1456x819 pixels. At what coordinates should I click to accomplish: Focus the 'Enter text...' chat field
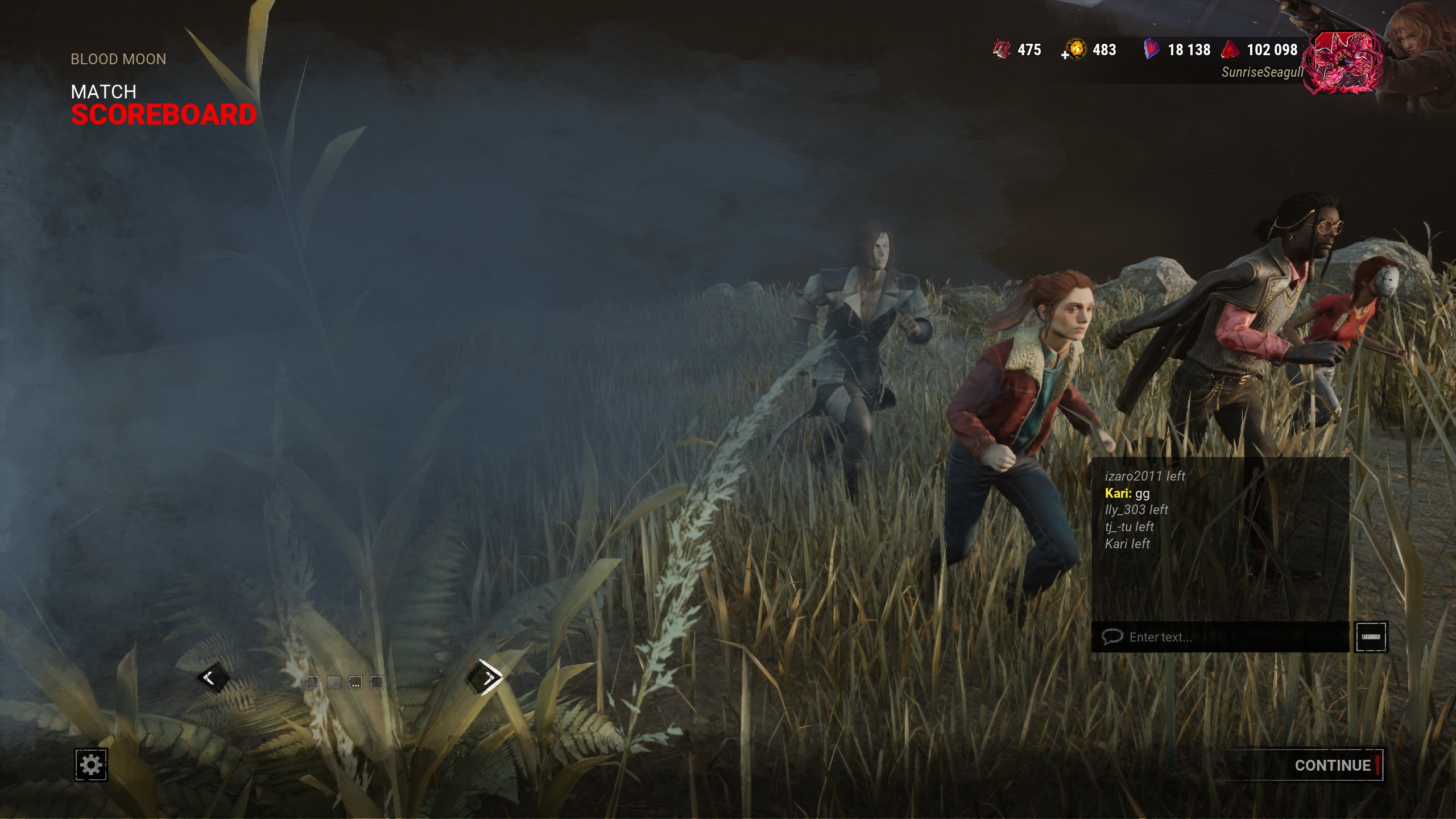tap(1223, 637)
